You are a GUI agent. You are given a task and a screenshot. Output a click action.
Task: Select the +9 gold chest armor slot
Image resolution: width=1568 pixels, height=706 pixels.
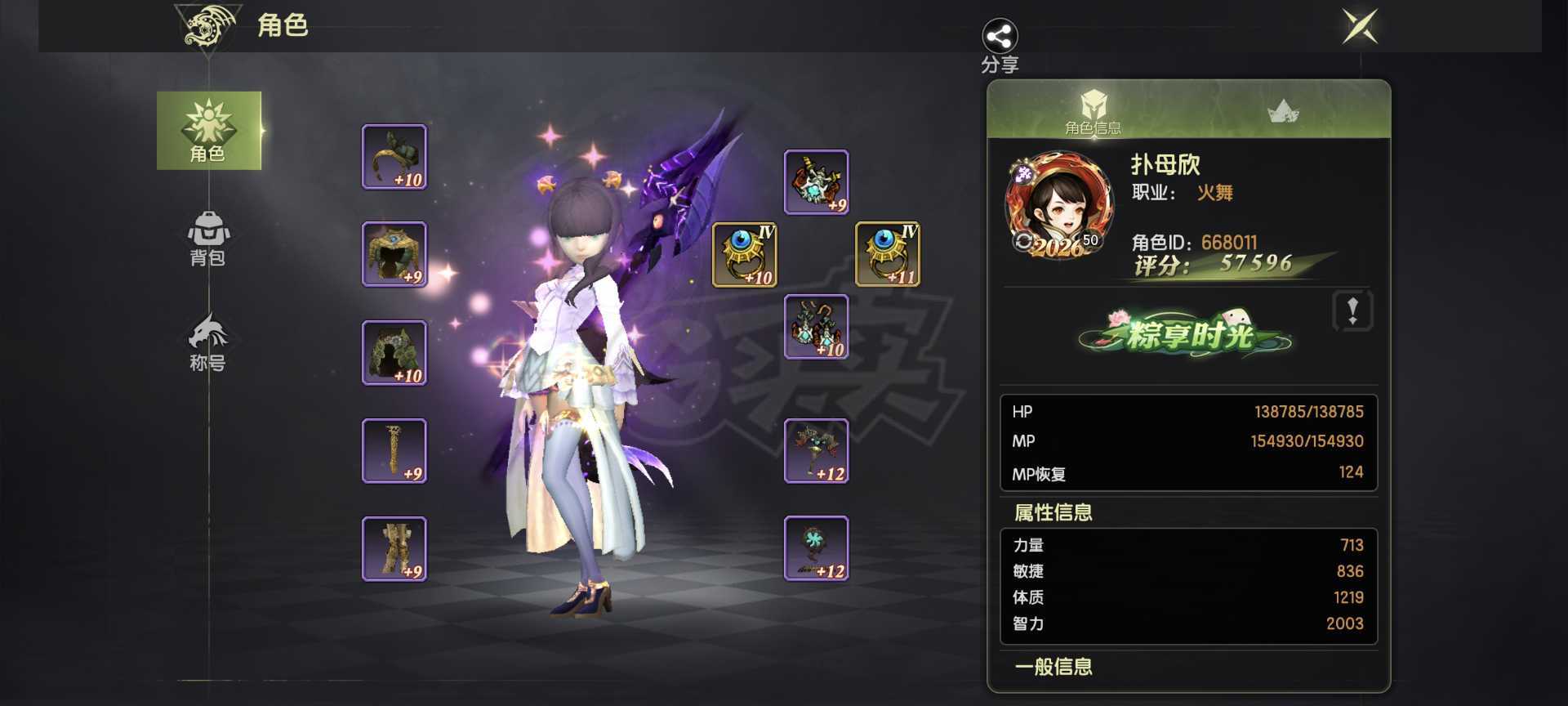(x=394, y=254)
